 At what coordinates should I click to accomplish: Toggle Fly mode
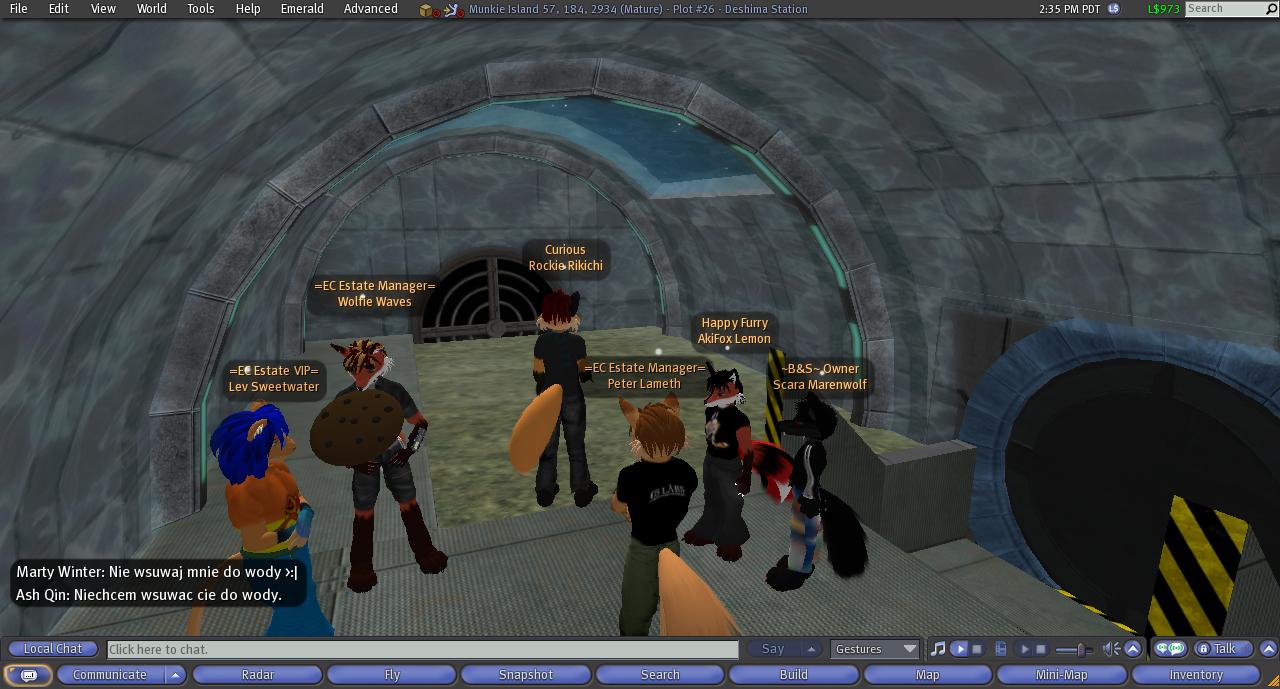tap(392, 675)
